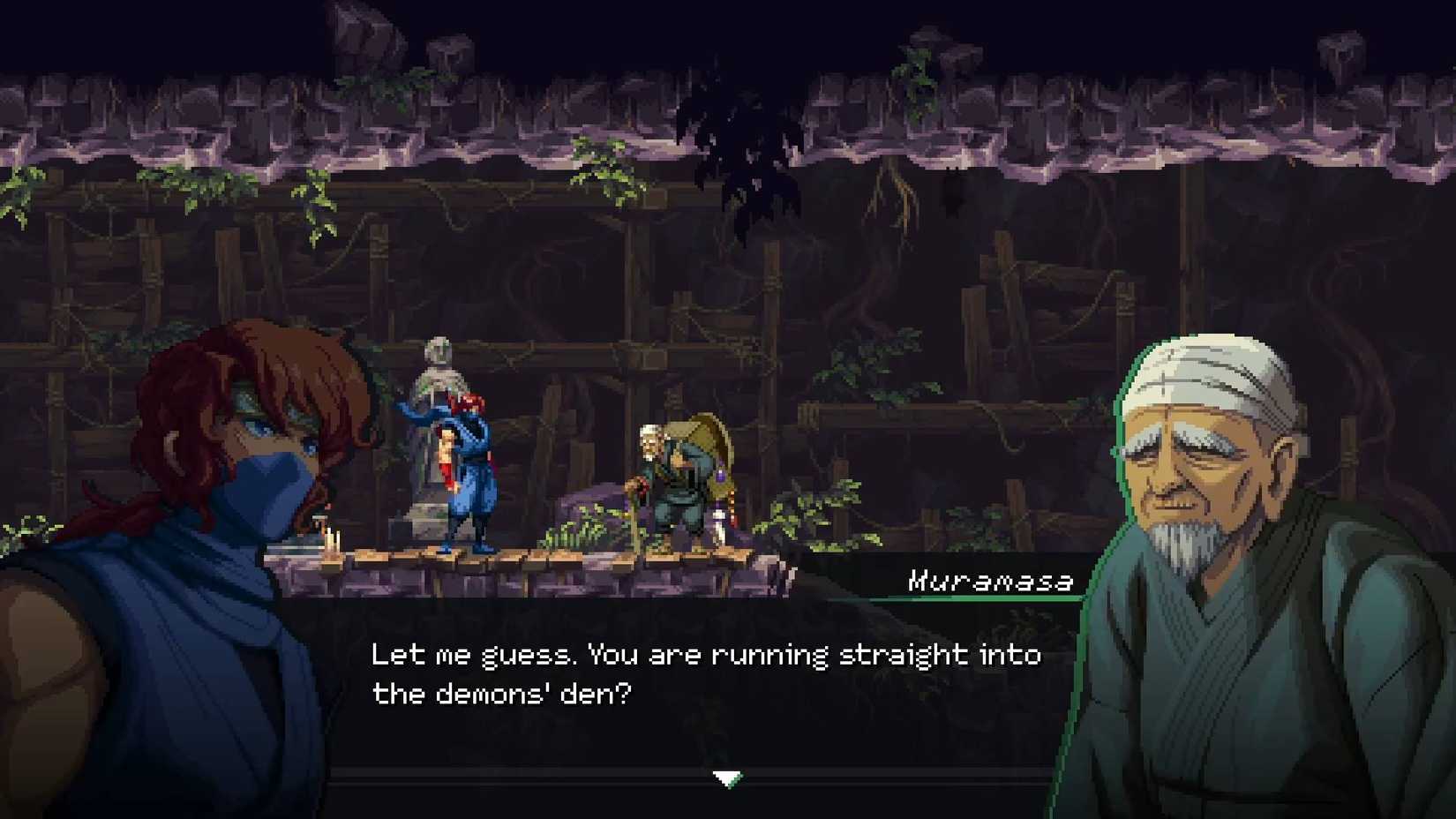Screen dimensions: 1456x819
Task: Click the Muramasa name plate
Action: coord(988,580)
